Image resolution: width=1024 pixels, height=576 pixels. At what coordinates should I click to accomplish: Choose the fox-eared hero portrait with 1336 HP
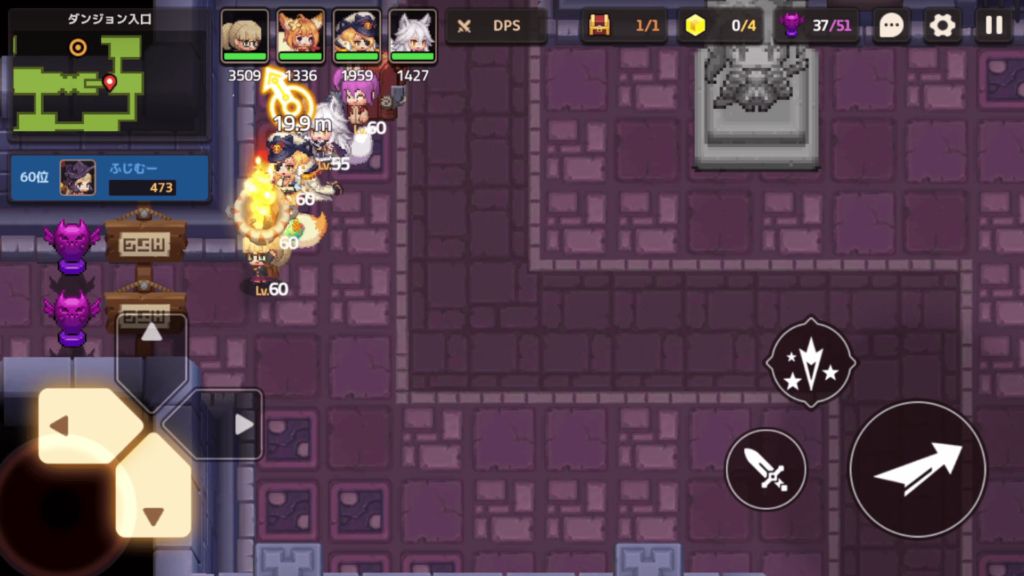[x=300, y=37]
